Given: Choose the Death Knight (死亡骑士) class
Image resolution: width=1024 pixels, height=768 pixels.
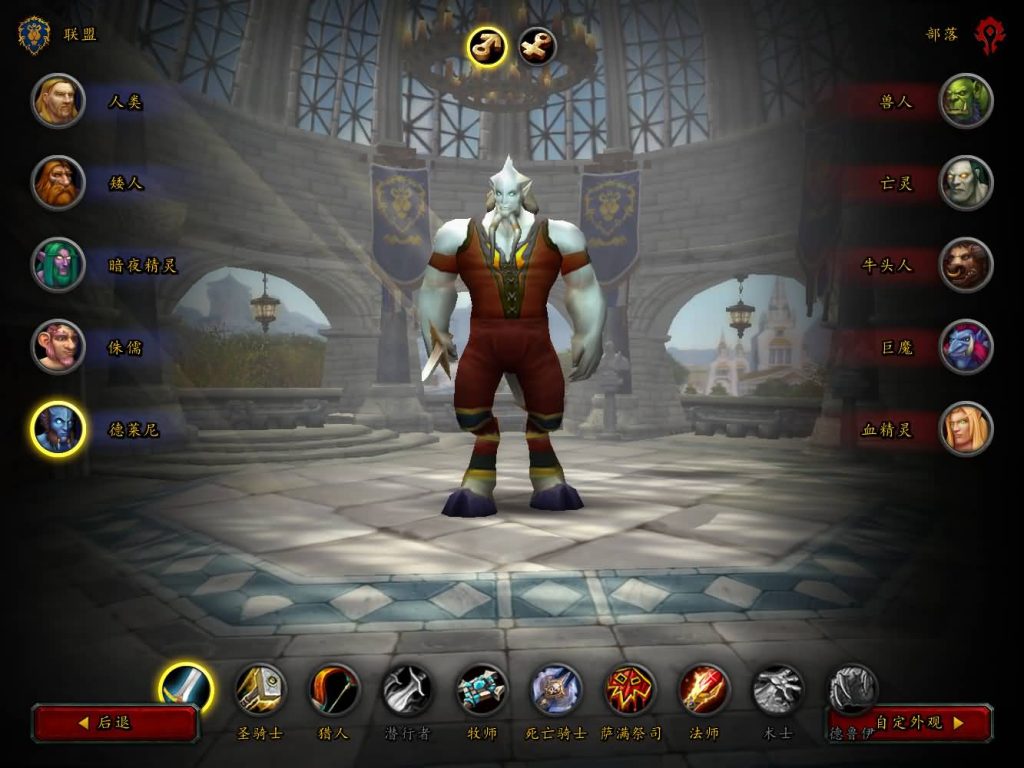Looking at the screenshot, I should tap(556, 689).
